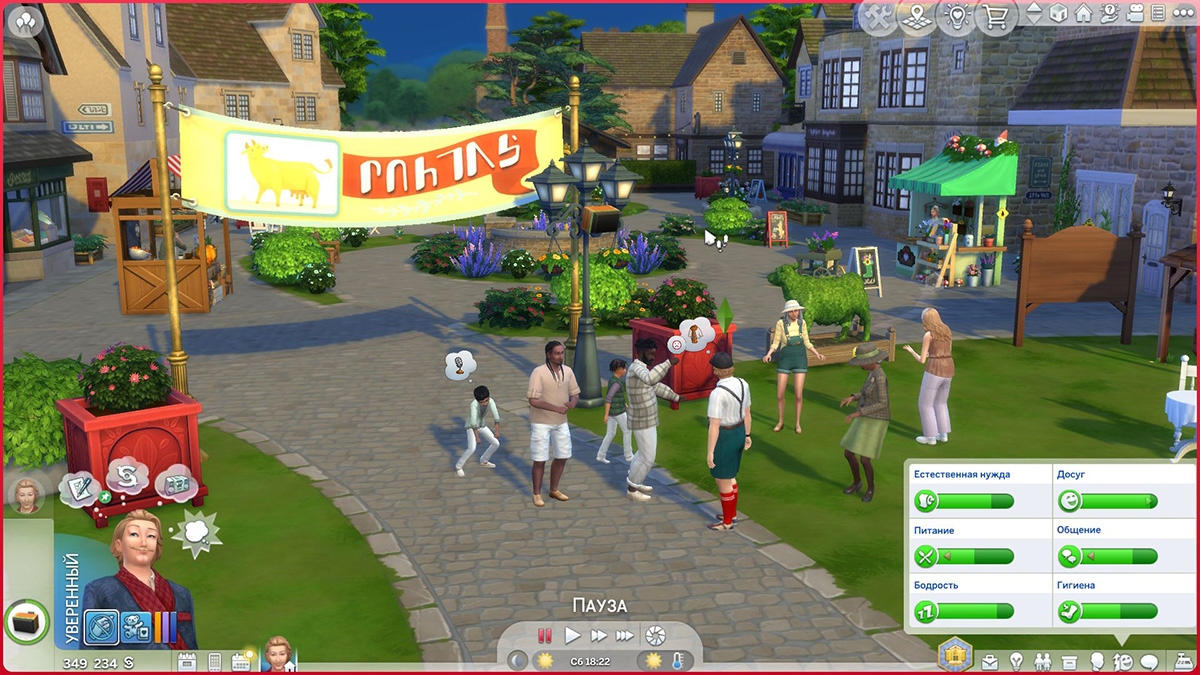This screenshot has height=675, width=1200.
Task: Open the calendar with the sun badge
Action: tap(241, 661)
